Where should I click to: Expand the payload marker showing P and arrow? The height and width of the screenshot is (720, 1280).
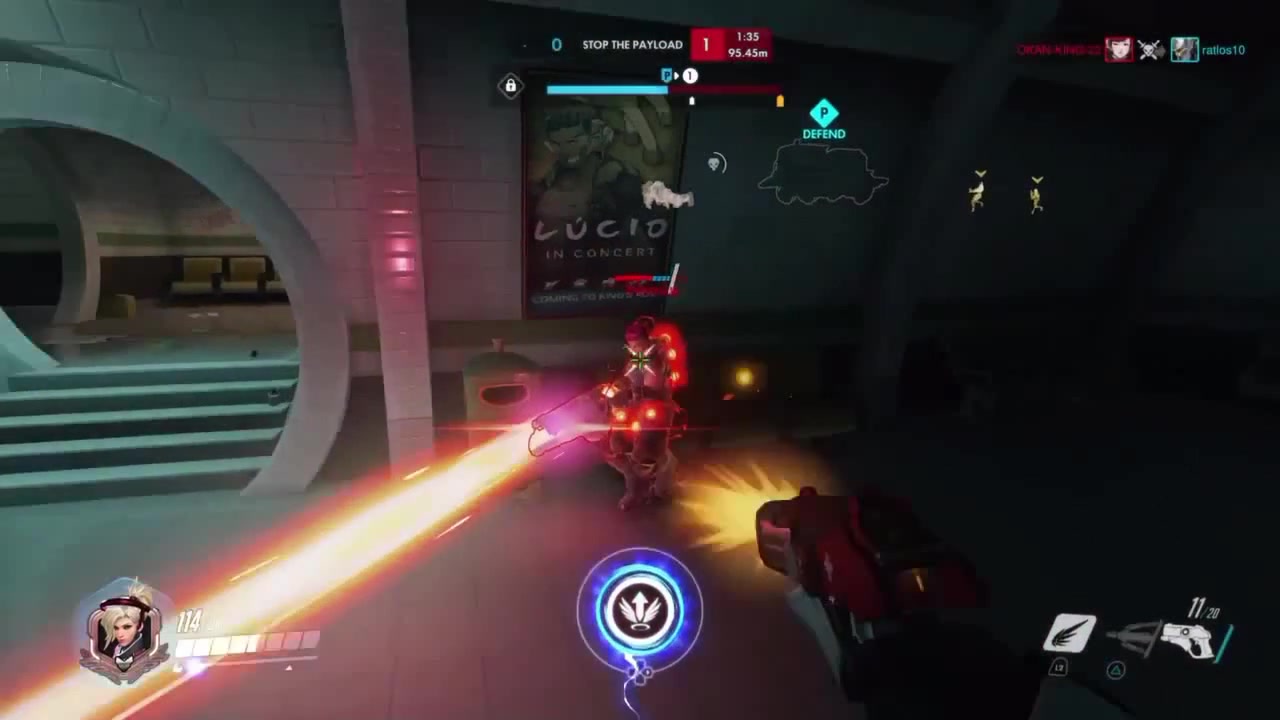click(x=668, y=75)
